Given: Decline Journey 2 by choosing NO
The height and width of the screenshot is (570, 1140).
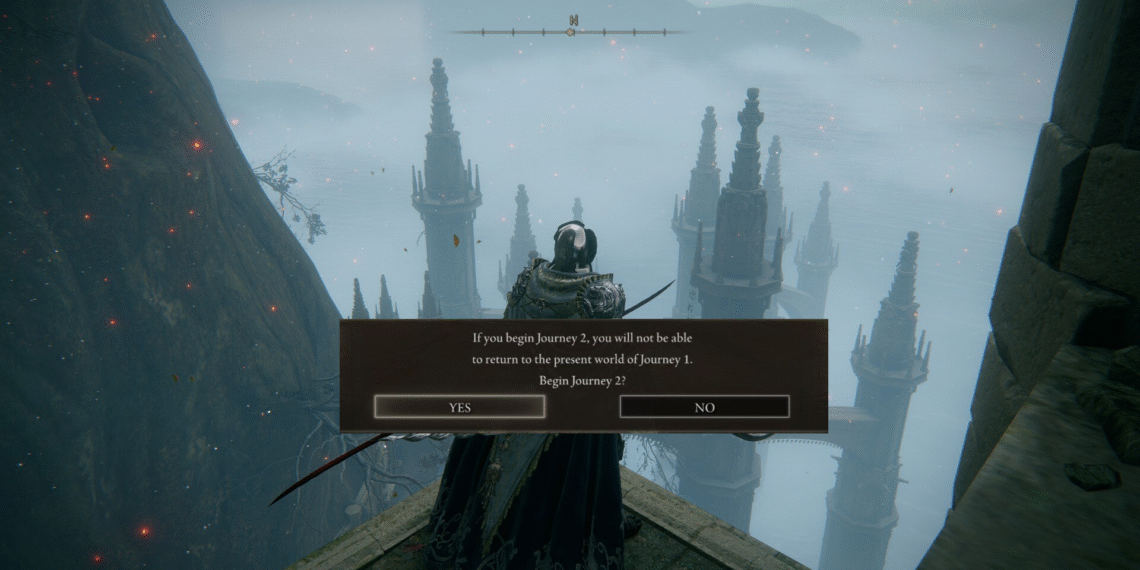Looking at the screenshot, I should pyautogui.click(x=704, y=407).
